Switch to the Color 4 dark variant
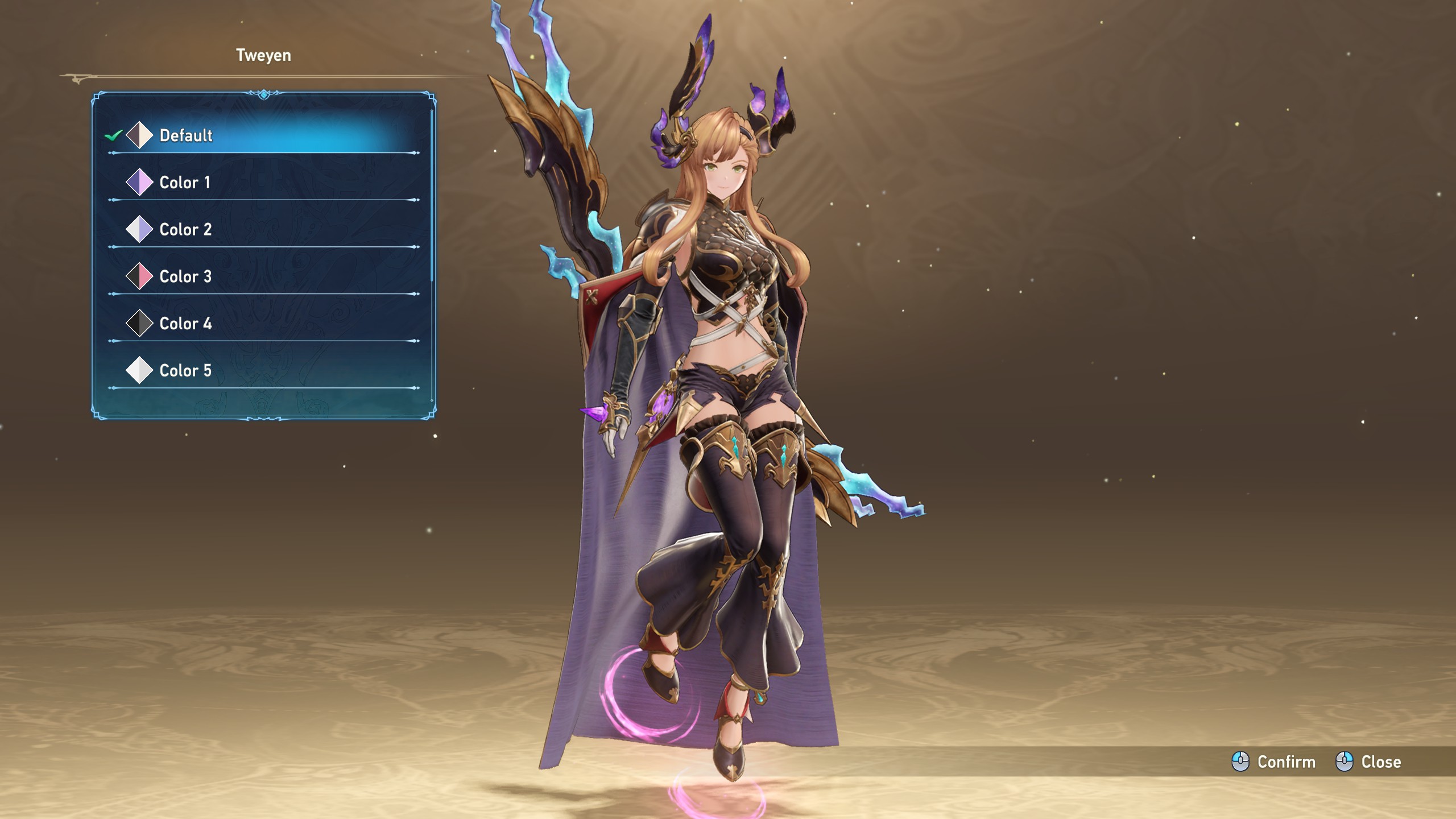Image resolution: width=1456 pixels, height=819 pixels. click(x=185, y=324)
